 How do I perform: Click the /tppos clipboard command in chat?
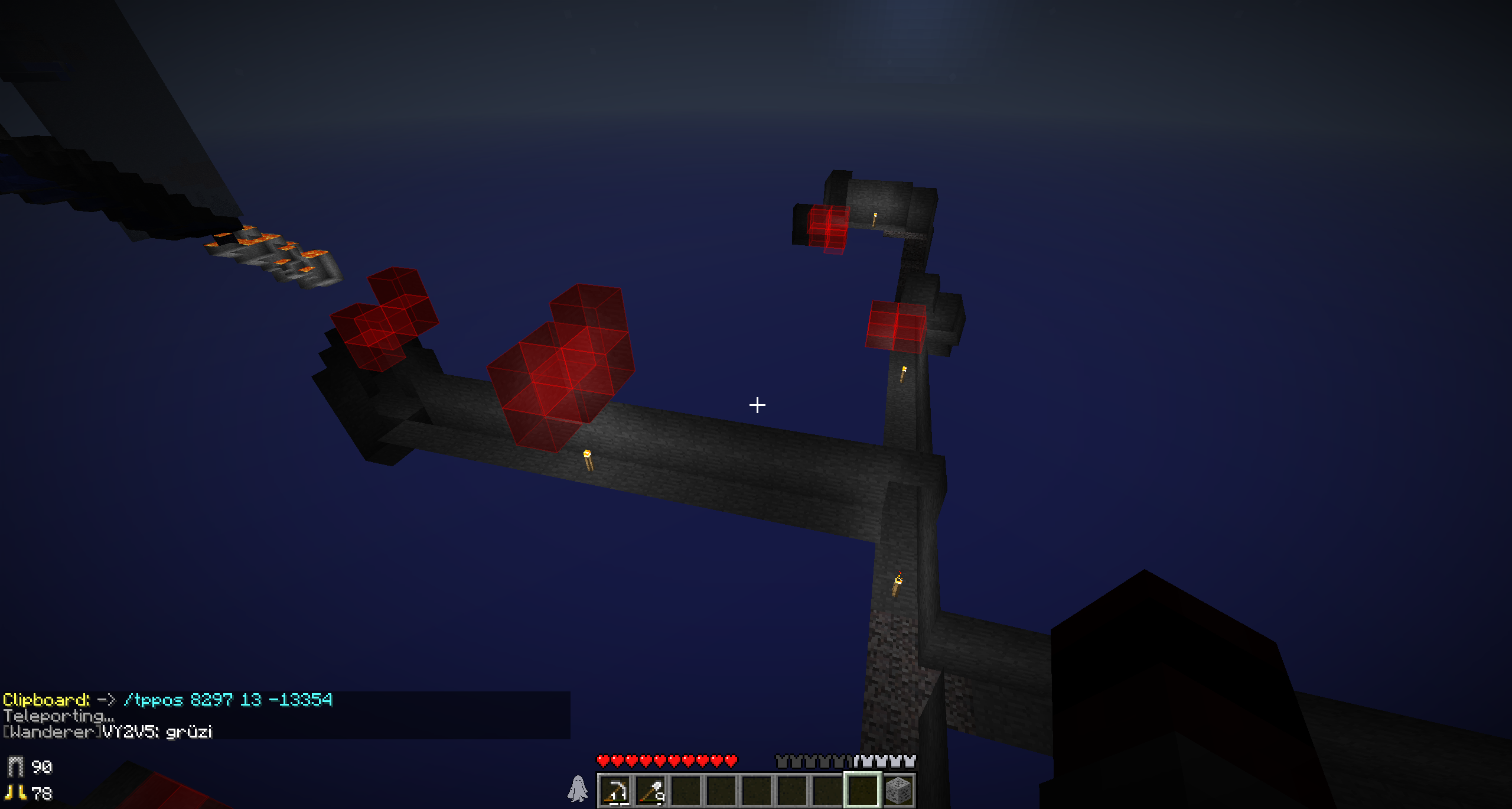point(228,700)
